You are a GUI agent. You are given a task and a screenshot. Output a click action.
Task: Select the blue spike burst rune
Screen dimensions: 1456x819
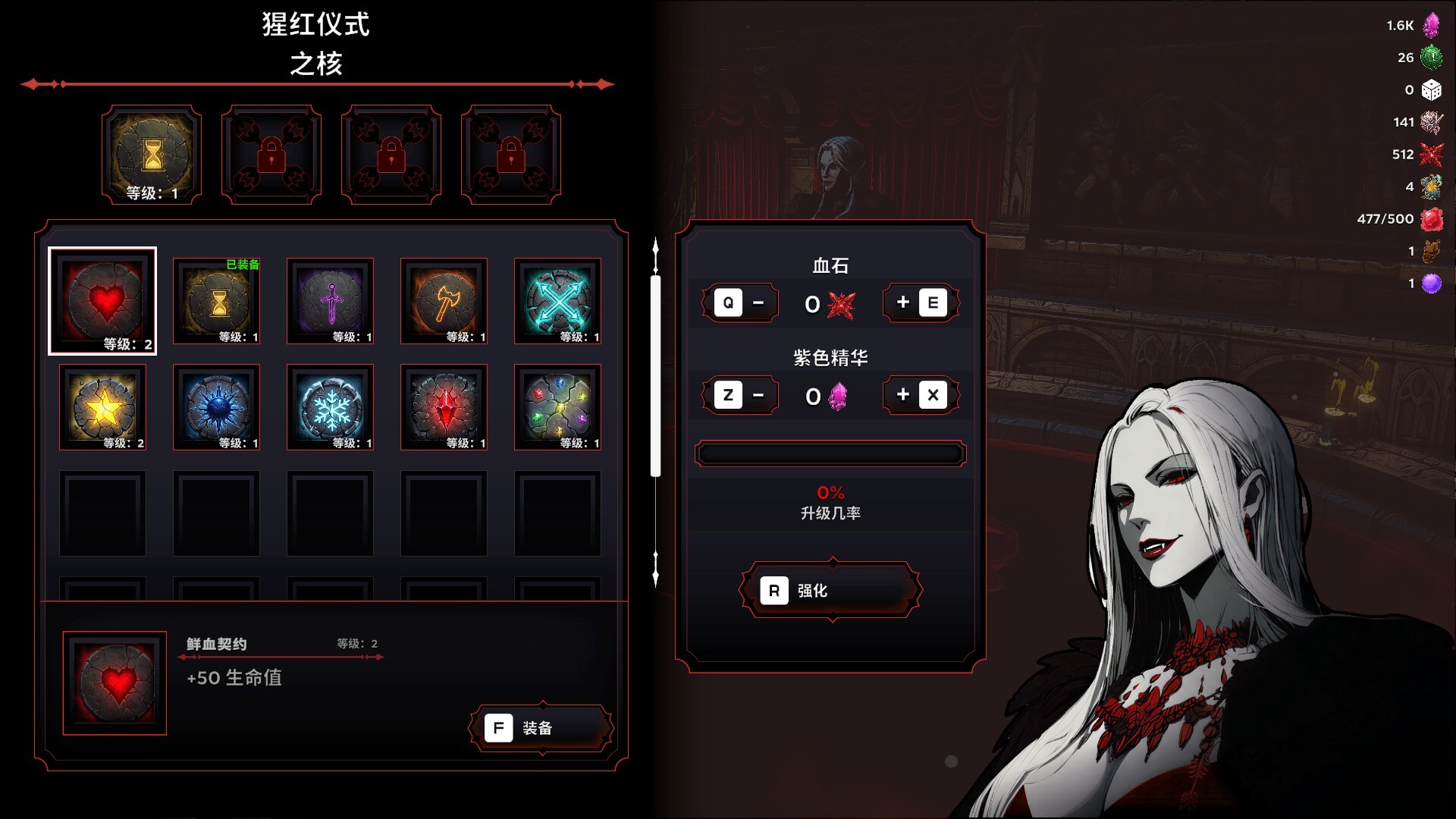pos(217,407)
